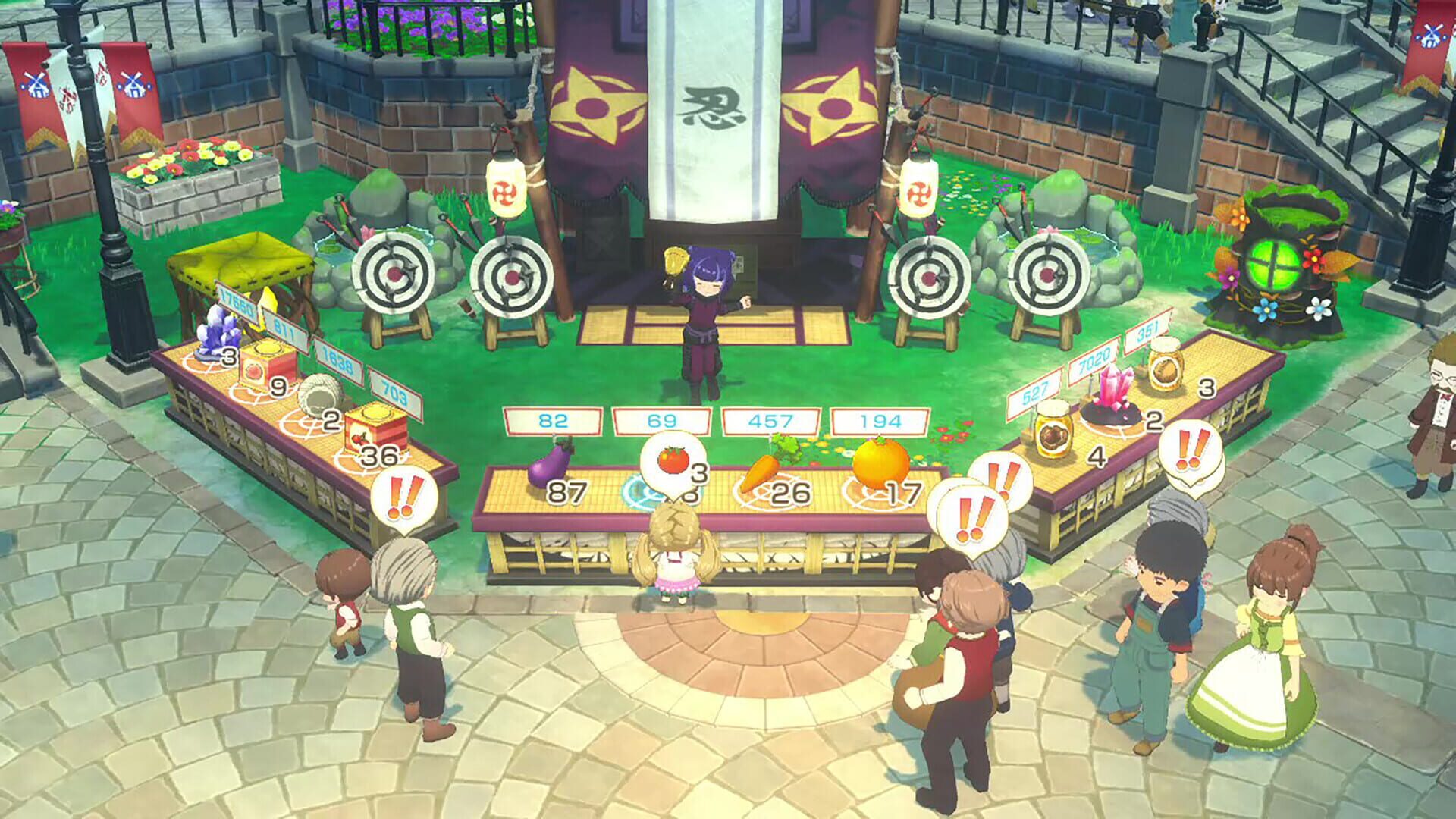Talk to the purple-haired ninja ringing the bell

pos(705,303)
